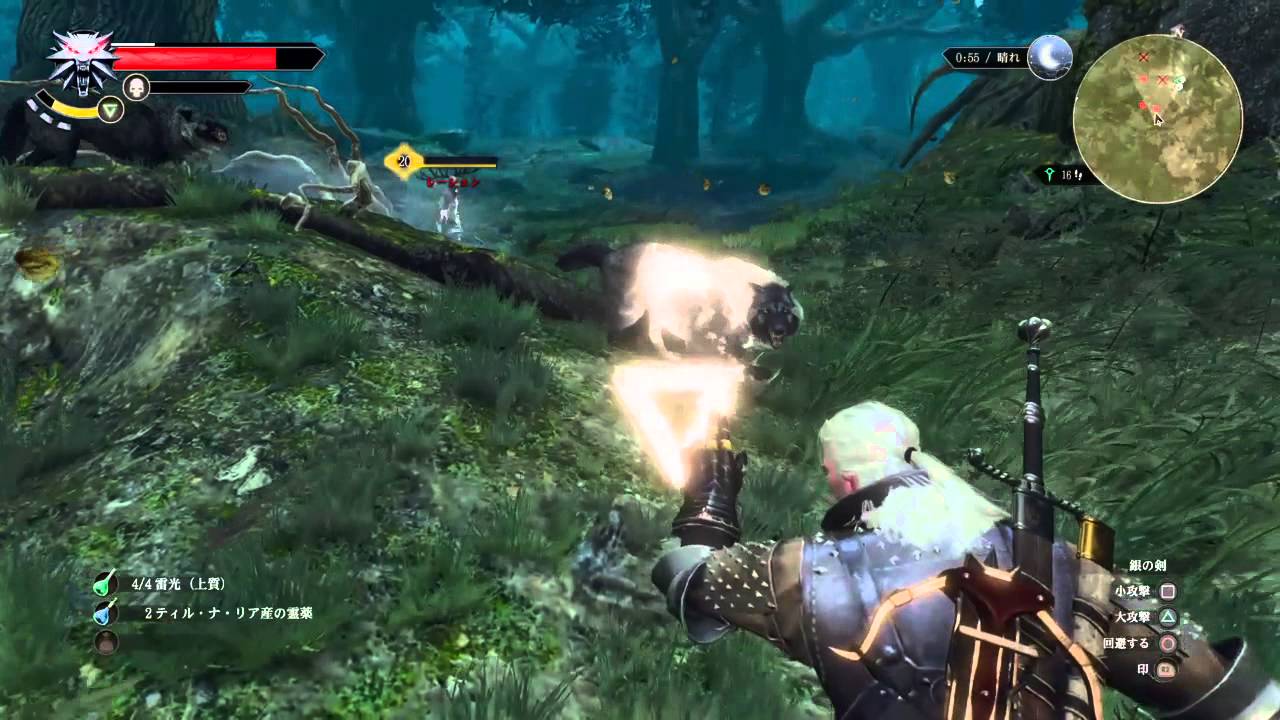The image size is (1280, 720).
Task: Click the crescent moon weather icon
Action: tap(1050, 57)
